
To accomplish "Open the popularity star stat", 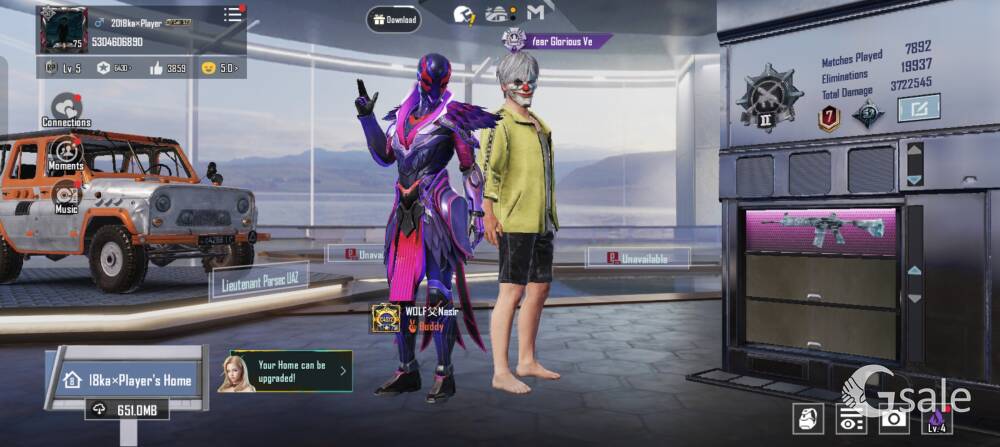I will coord(115,68).
